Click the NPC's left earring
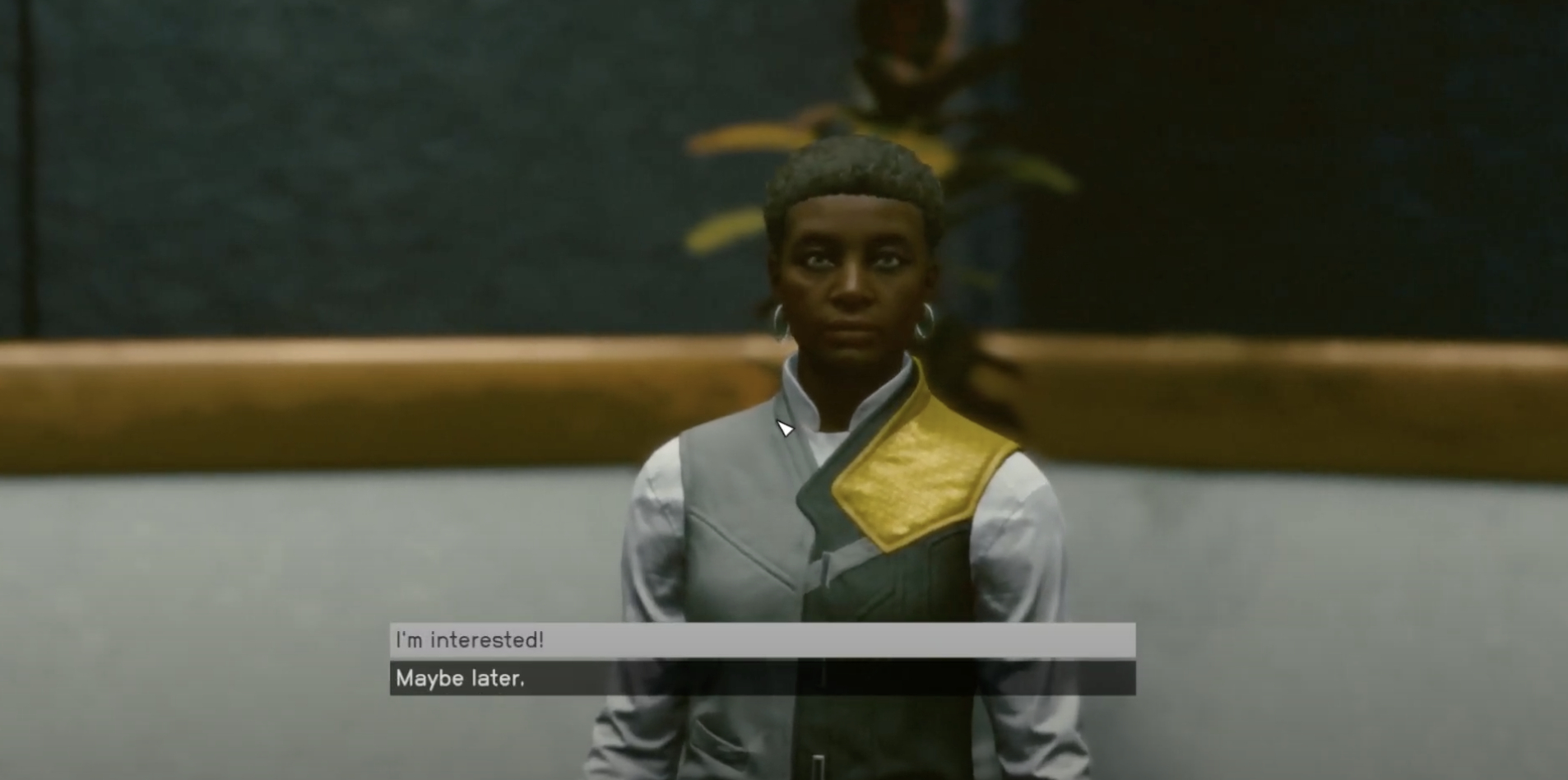 (925, 321)
